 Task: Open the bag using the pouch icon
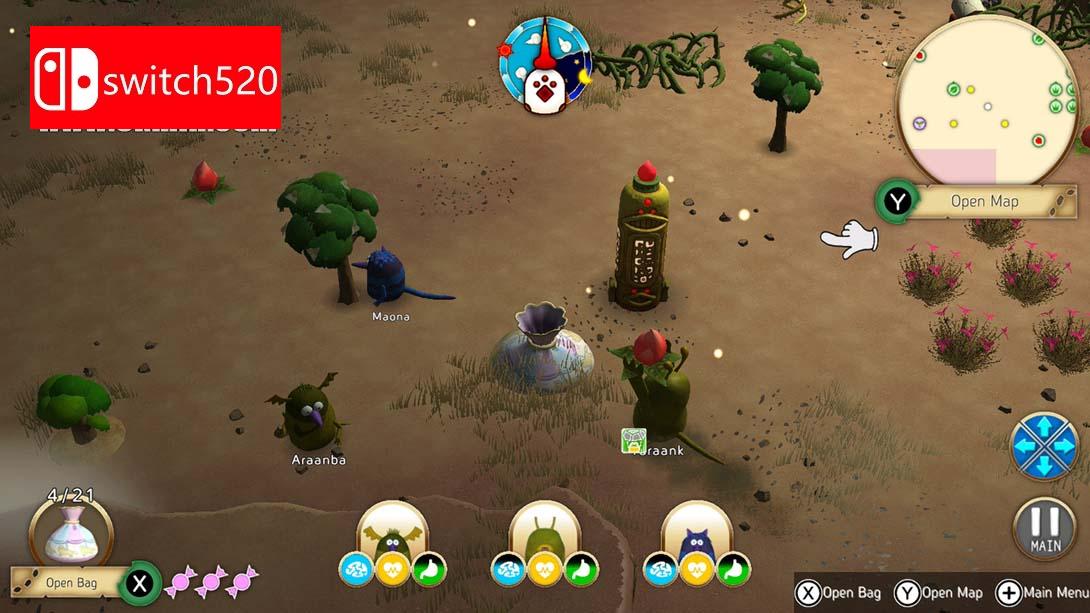tap(70, 535)
